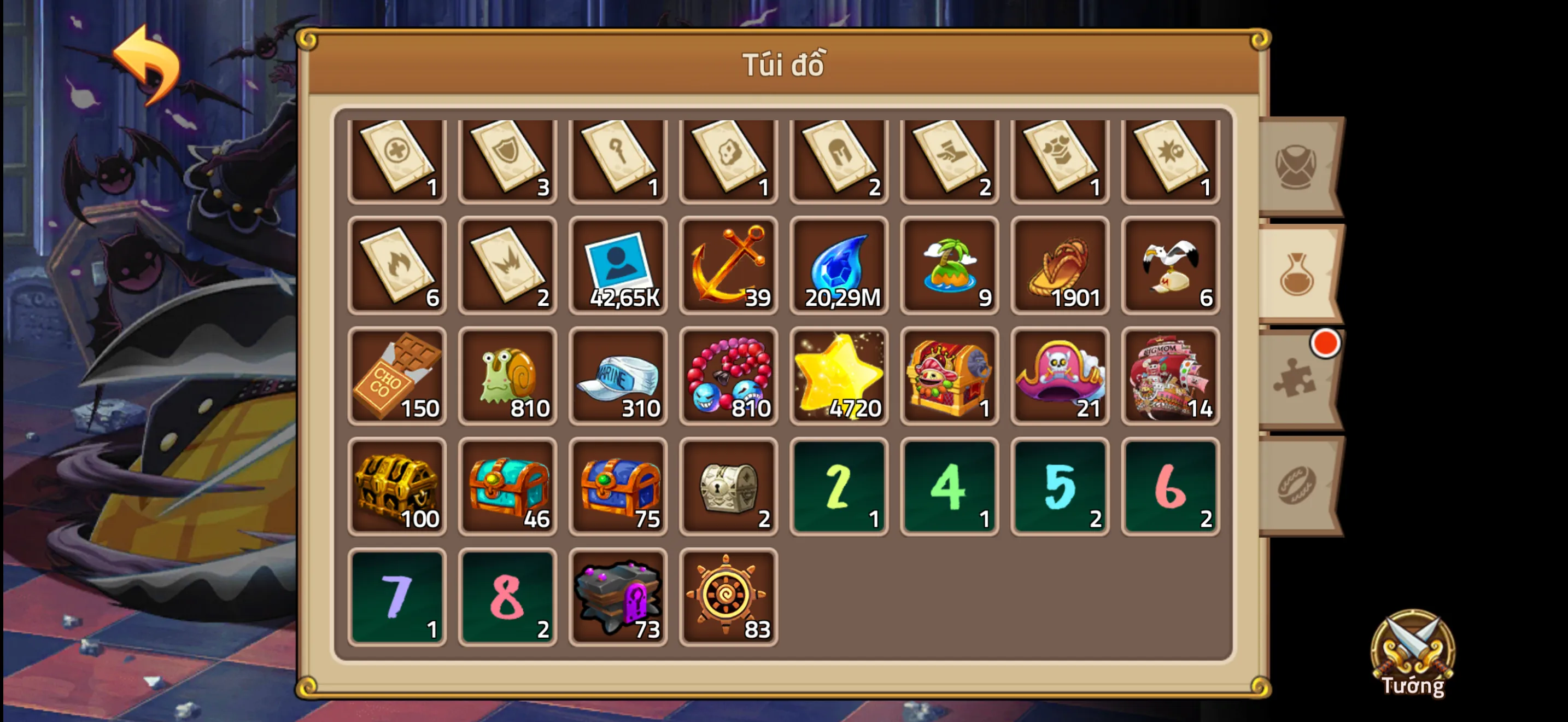1568x722 pixels.
Task: Click the anvil item showing 73
Action: point(618,597)
